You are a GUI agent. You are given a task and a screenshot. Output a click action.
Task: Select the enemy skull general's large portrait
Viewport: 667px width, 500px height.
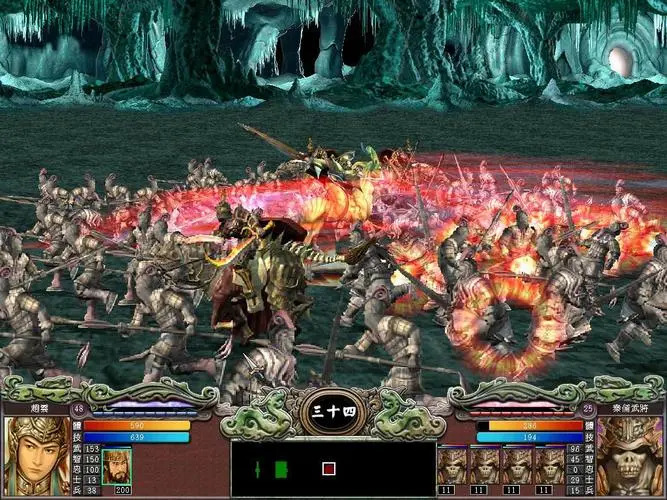(x=631, y=457)
